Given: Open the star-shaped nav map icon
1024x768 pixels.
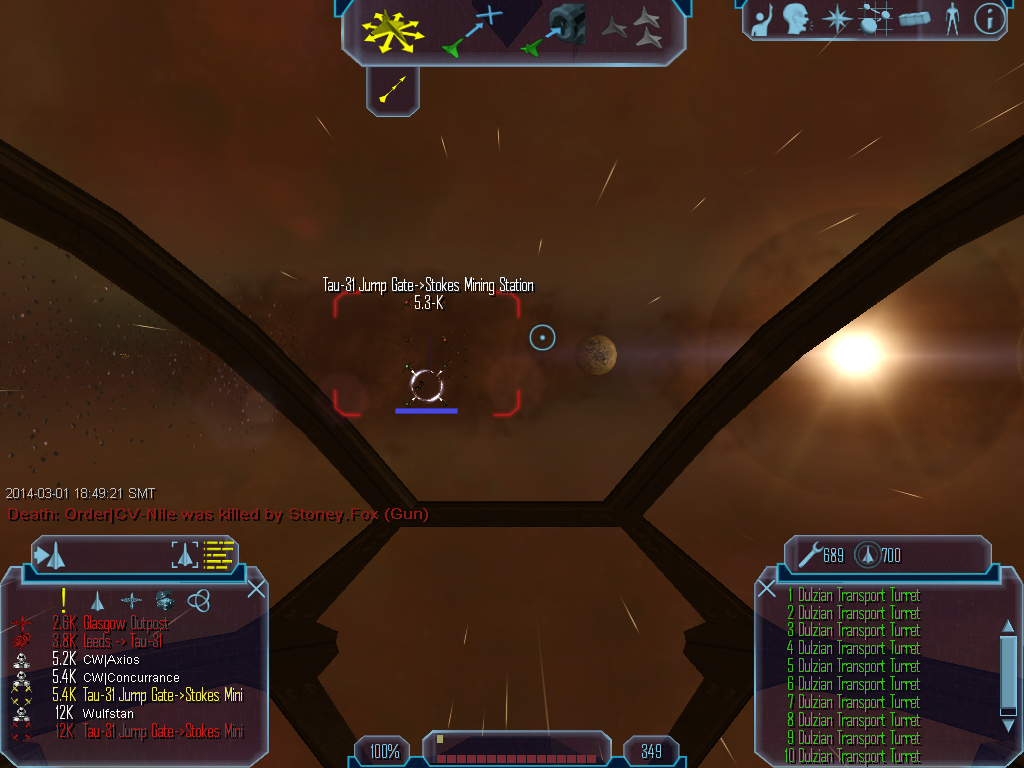Looking at the screenshot, I should coord(836,19).
